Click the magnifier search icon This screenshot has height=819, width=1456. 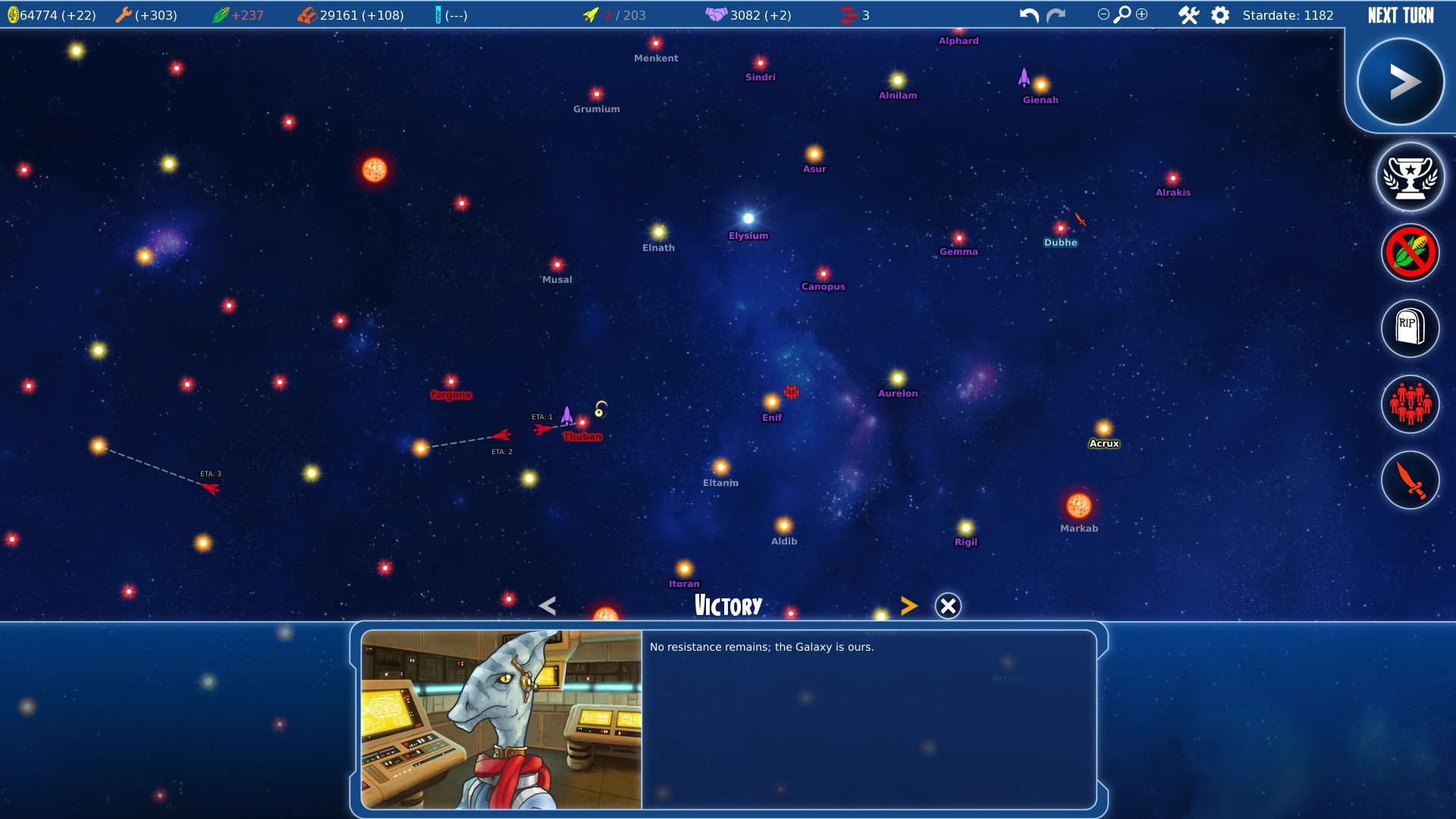pos(1122,14)
